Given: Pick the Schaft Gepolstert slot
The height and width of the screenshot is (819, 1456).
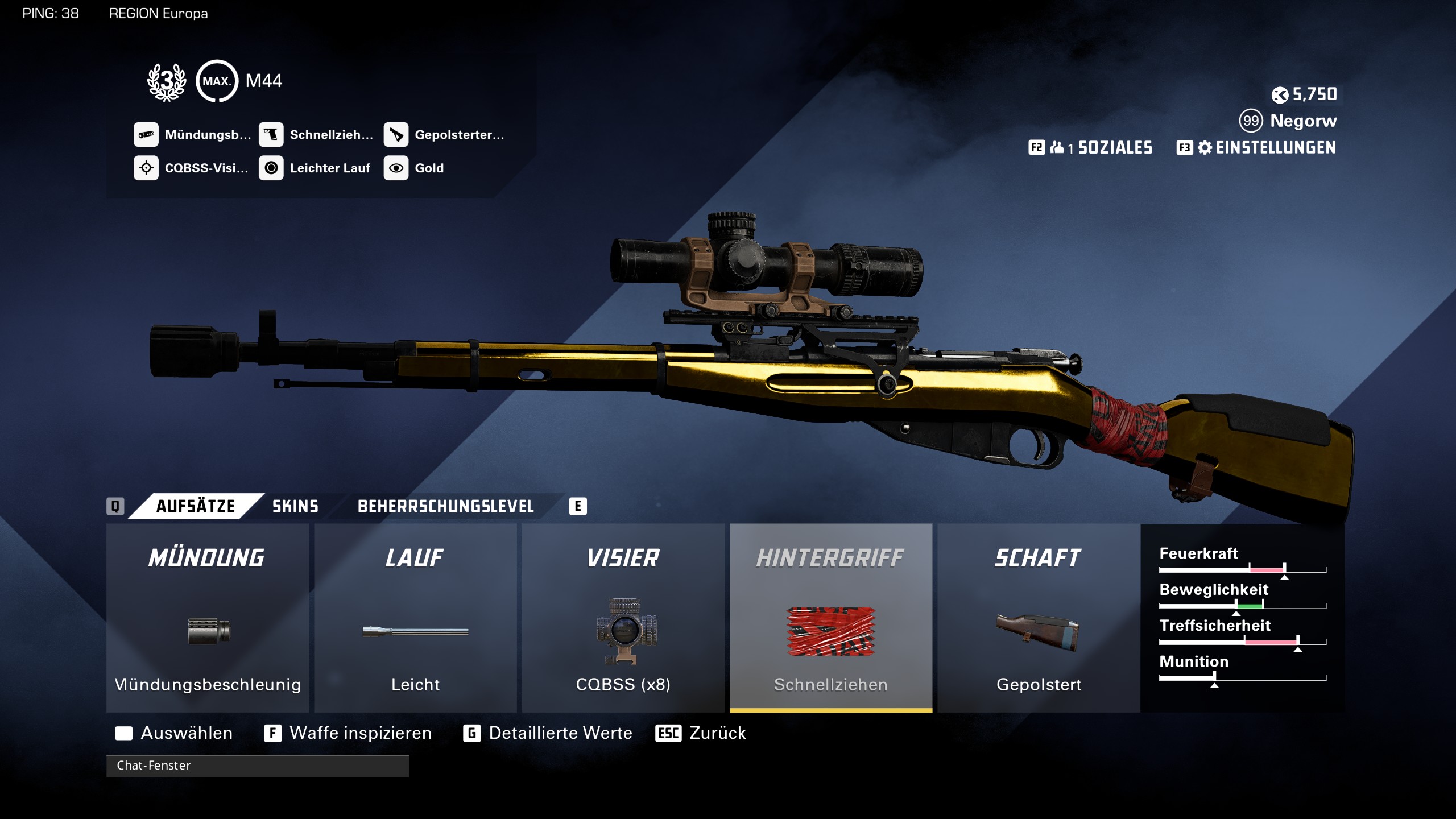Looking at the screenshot, I should pyautogui.click(x=1039, y=618).
